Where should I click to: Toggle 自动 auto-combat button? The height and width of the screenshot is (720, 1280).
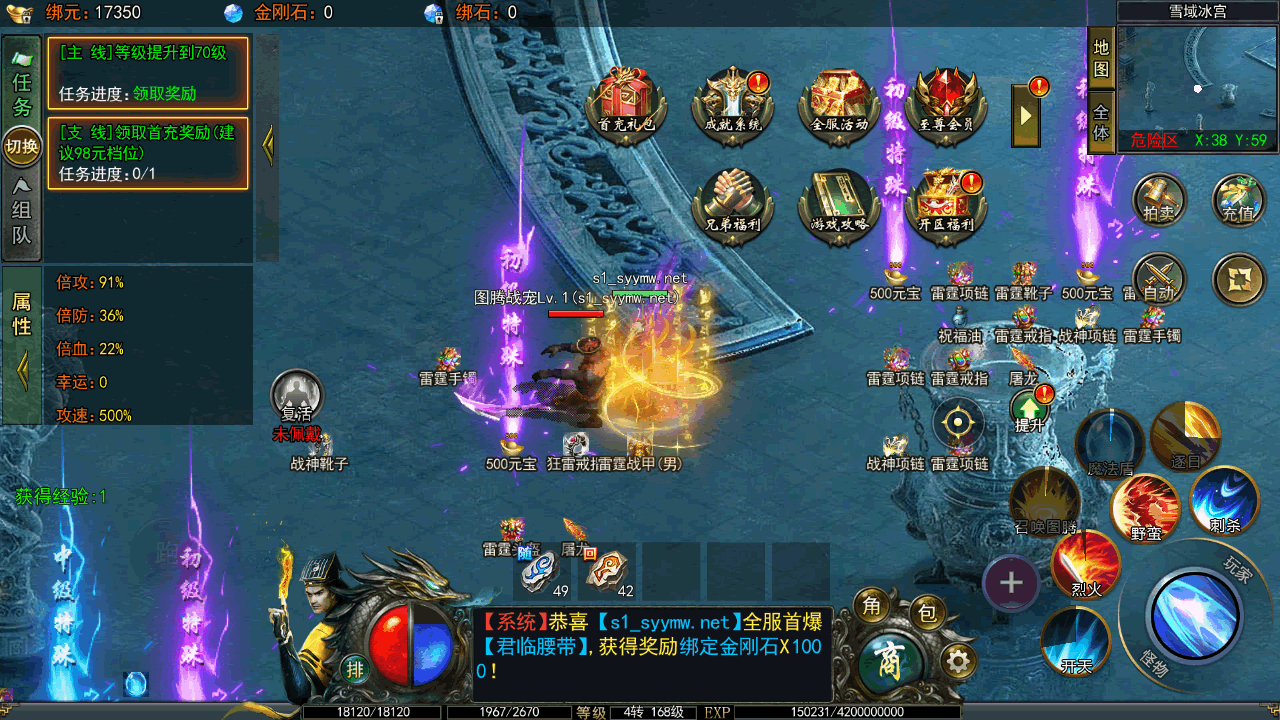pyautogui.click(x=1159, y=278)
